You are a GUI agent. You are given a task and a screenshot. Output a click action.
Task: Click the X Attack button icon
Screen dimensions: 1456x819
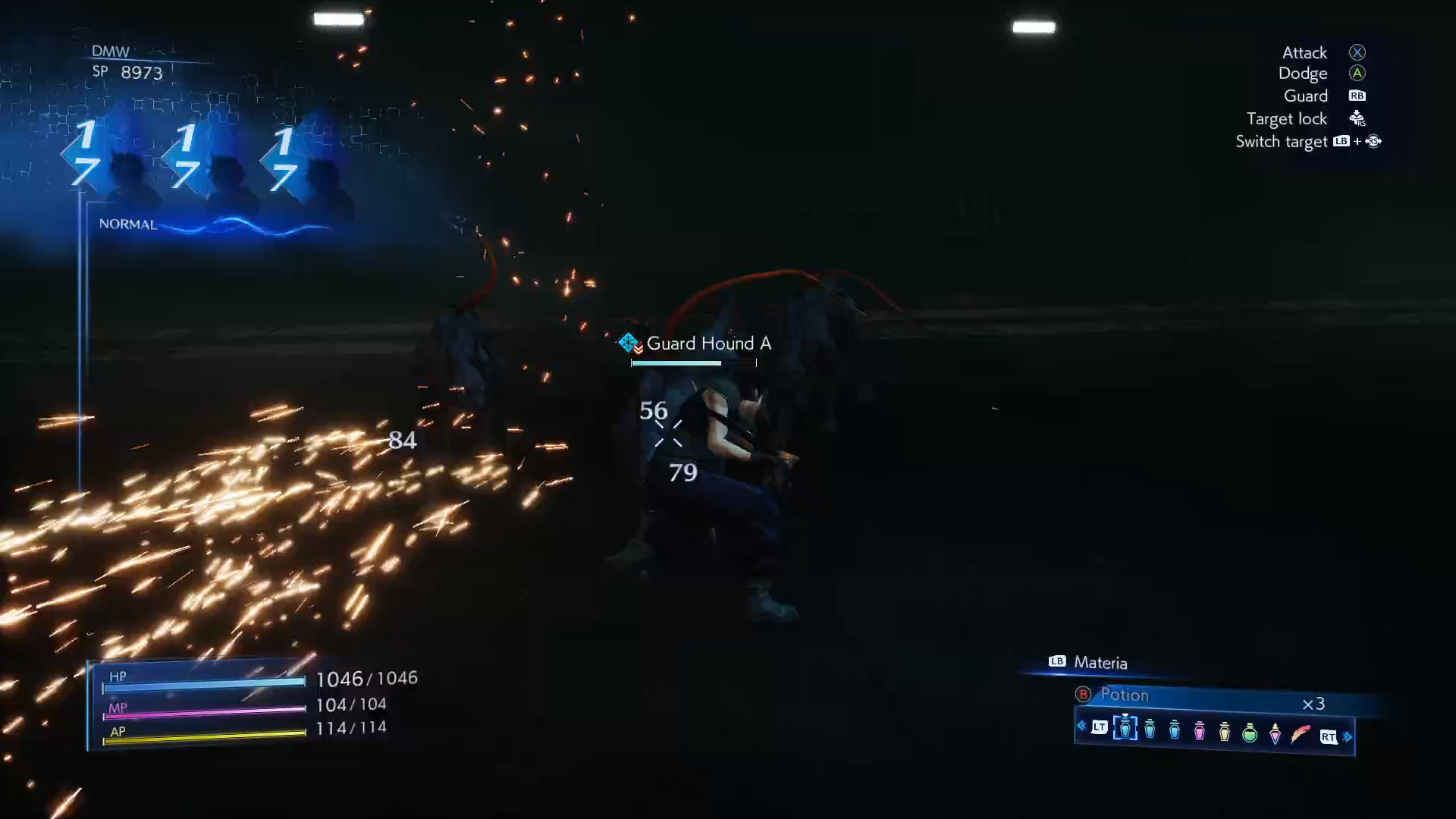(1357, 52)
